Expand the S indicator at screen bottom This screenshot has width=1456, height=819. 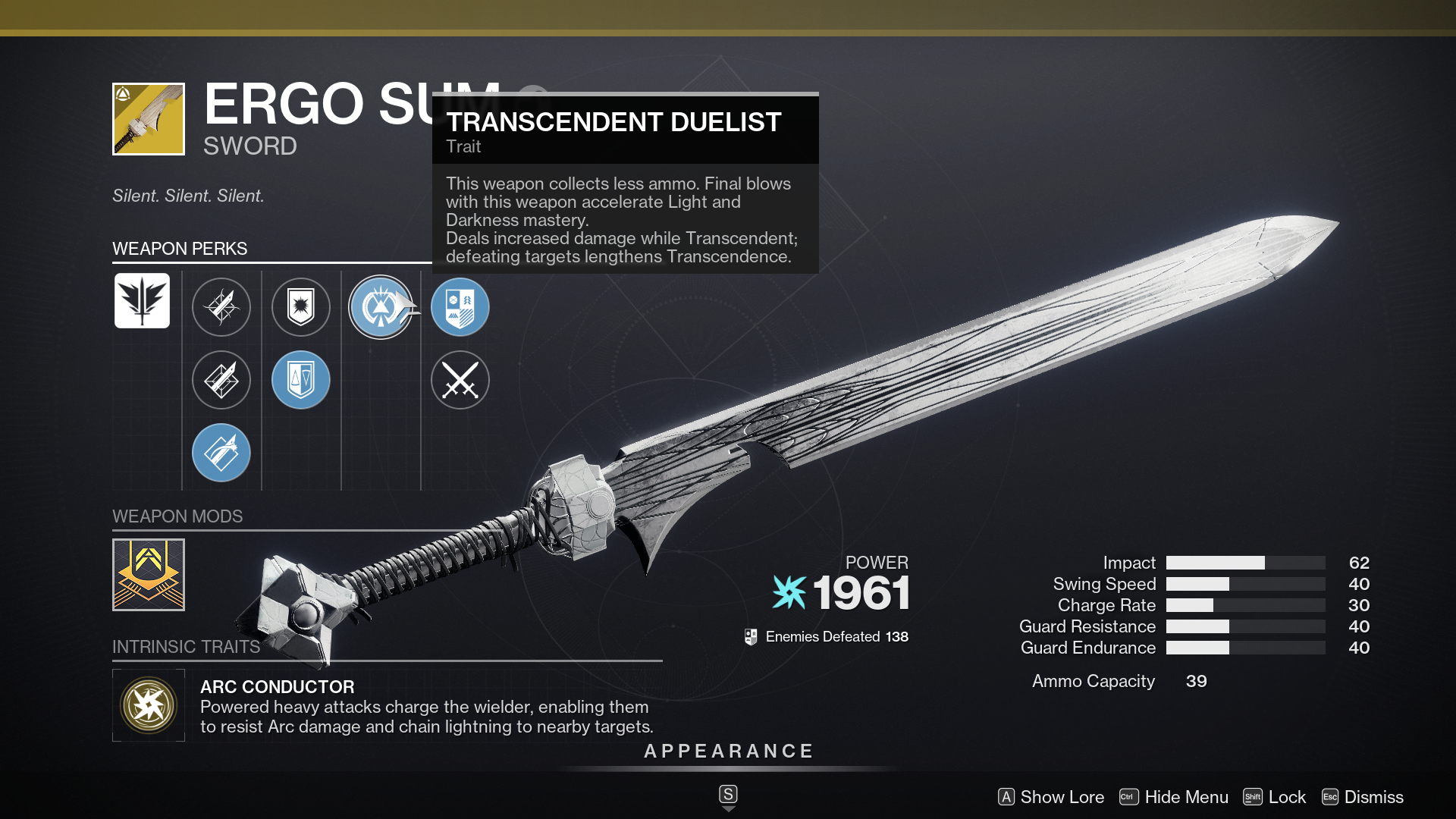pos(728,794)
